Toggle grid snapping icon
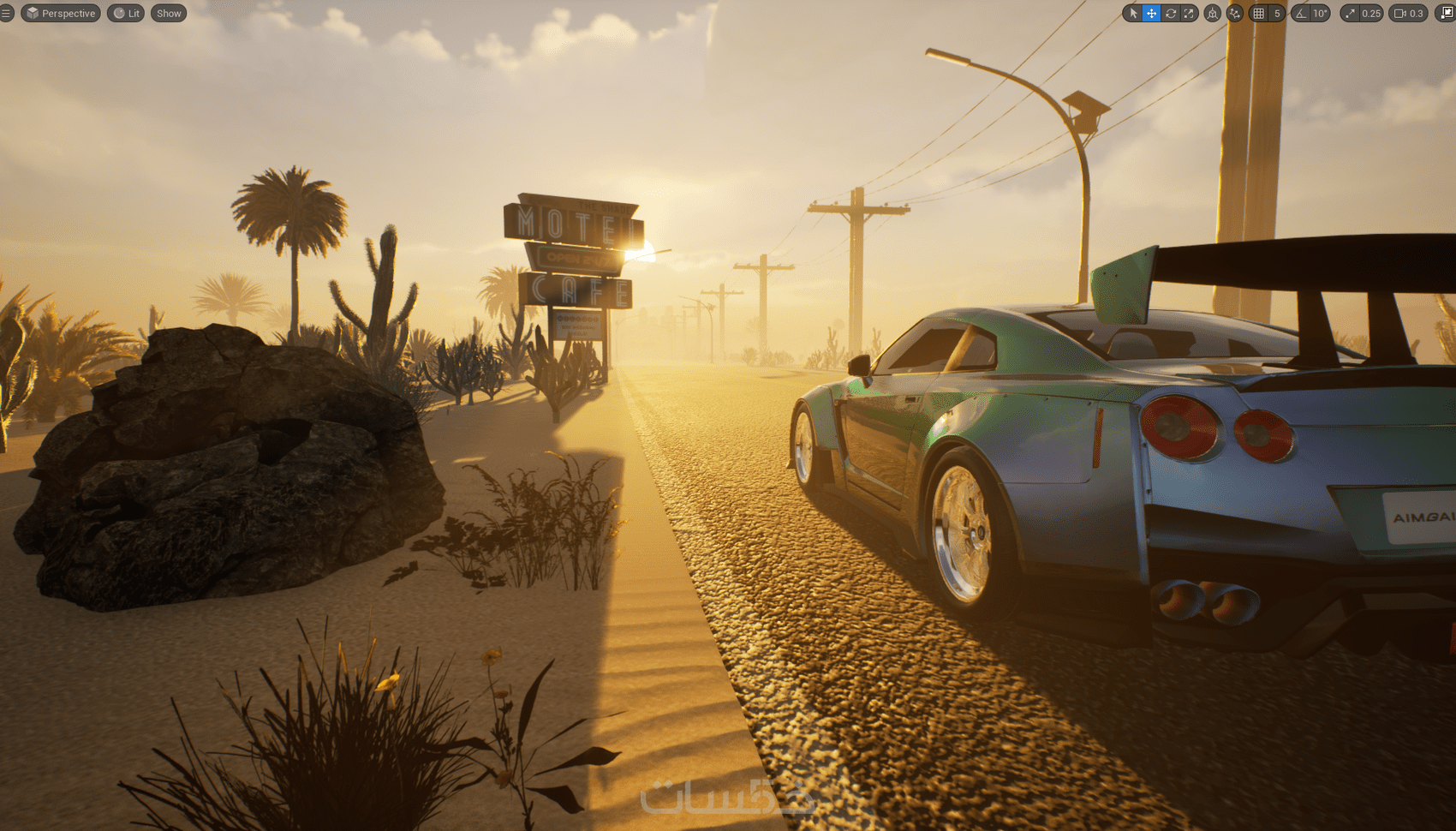 point(1258,14)
